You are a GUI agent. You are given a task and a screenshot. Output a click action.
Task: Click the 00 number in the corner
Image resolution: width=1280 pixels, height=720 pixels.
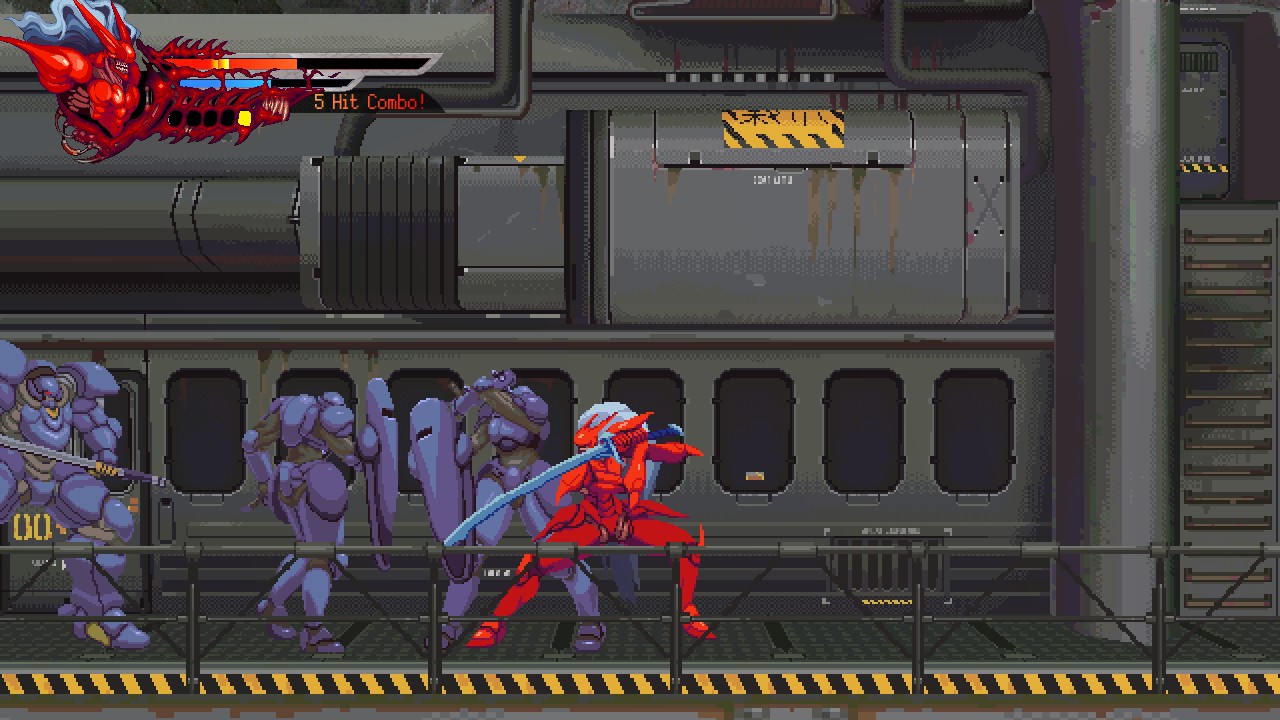(30, 528)
